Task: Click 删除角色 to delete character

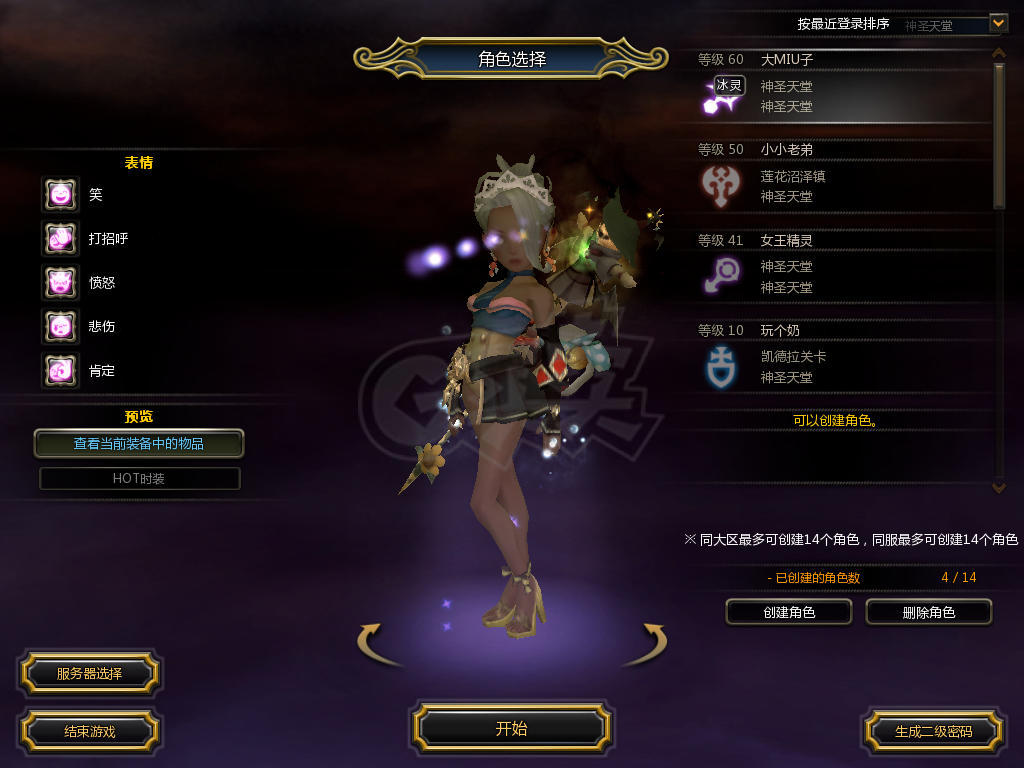Action: coord(928,612)
